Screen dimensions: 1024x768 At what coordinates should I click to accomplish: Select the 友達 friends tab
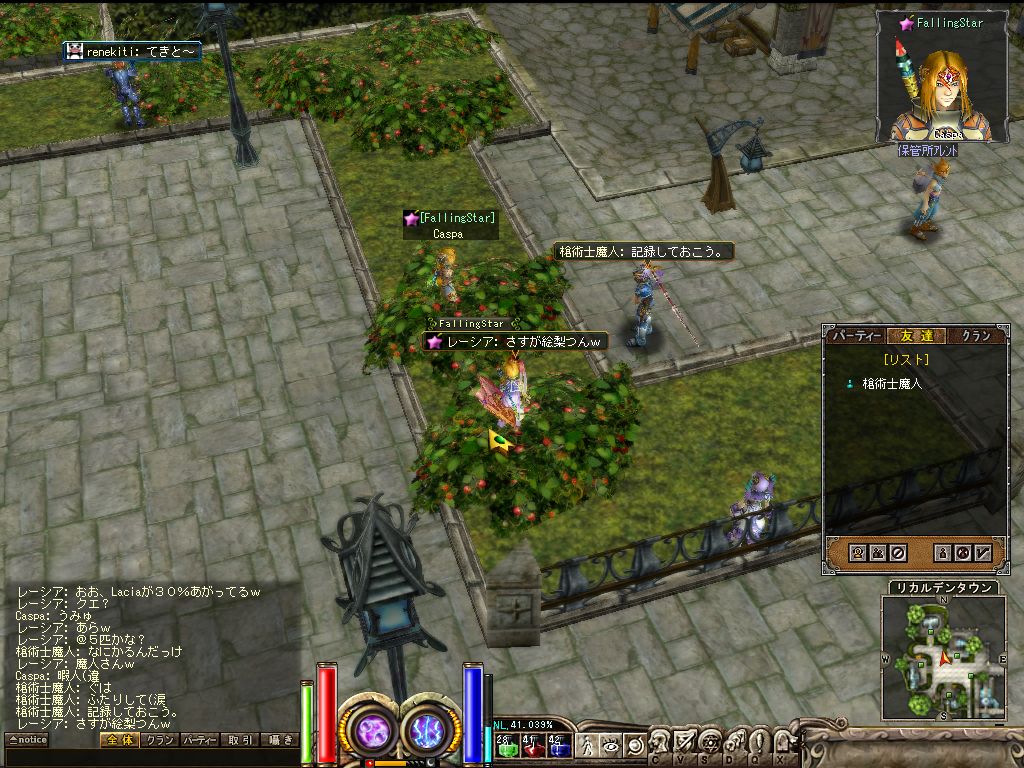(913, 336)
